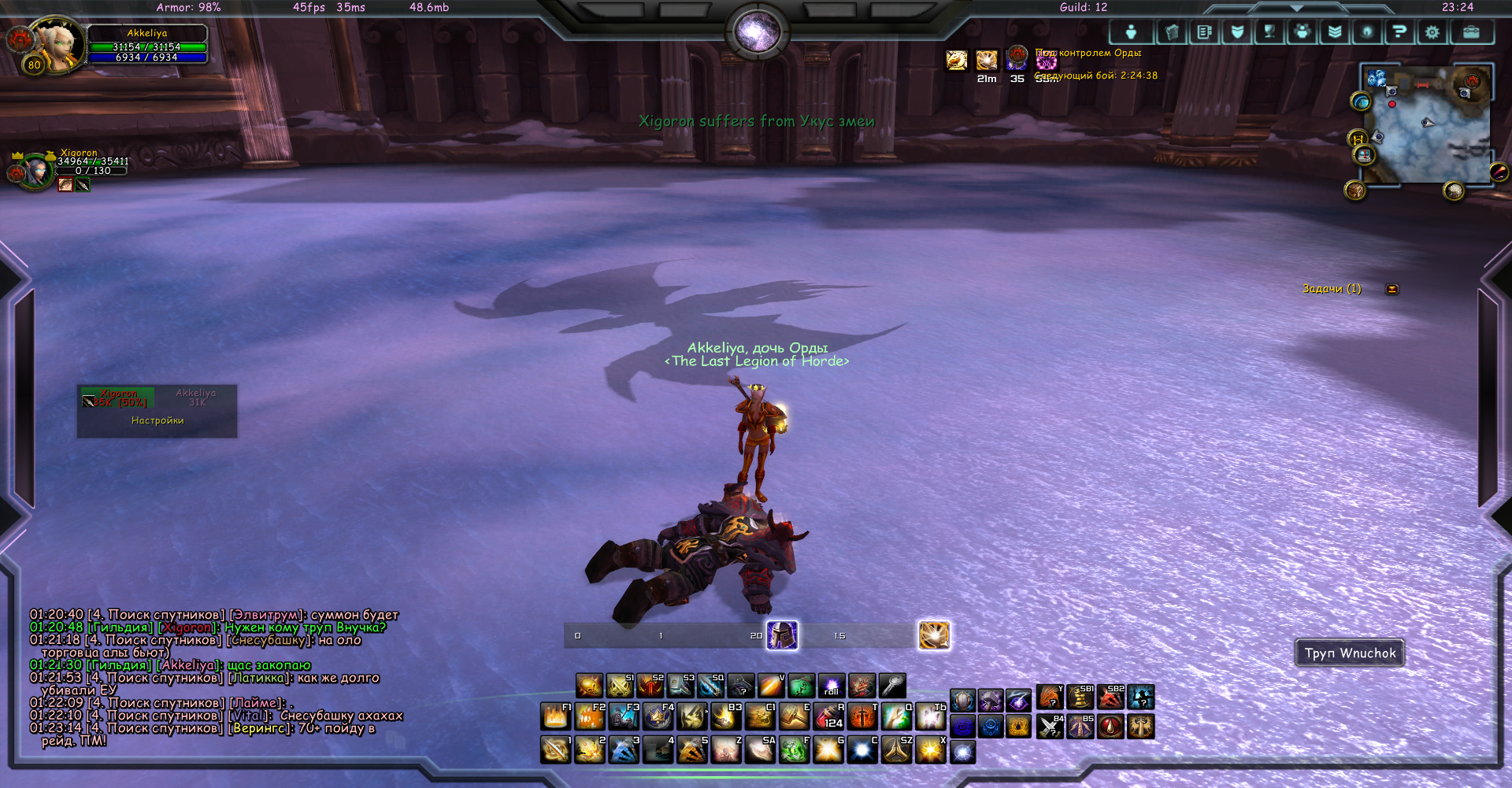1512x788 pixels.
Task: Click the silver key icon on action bar
Action: click(892, 686)
